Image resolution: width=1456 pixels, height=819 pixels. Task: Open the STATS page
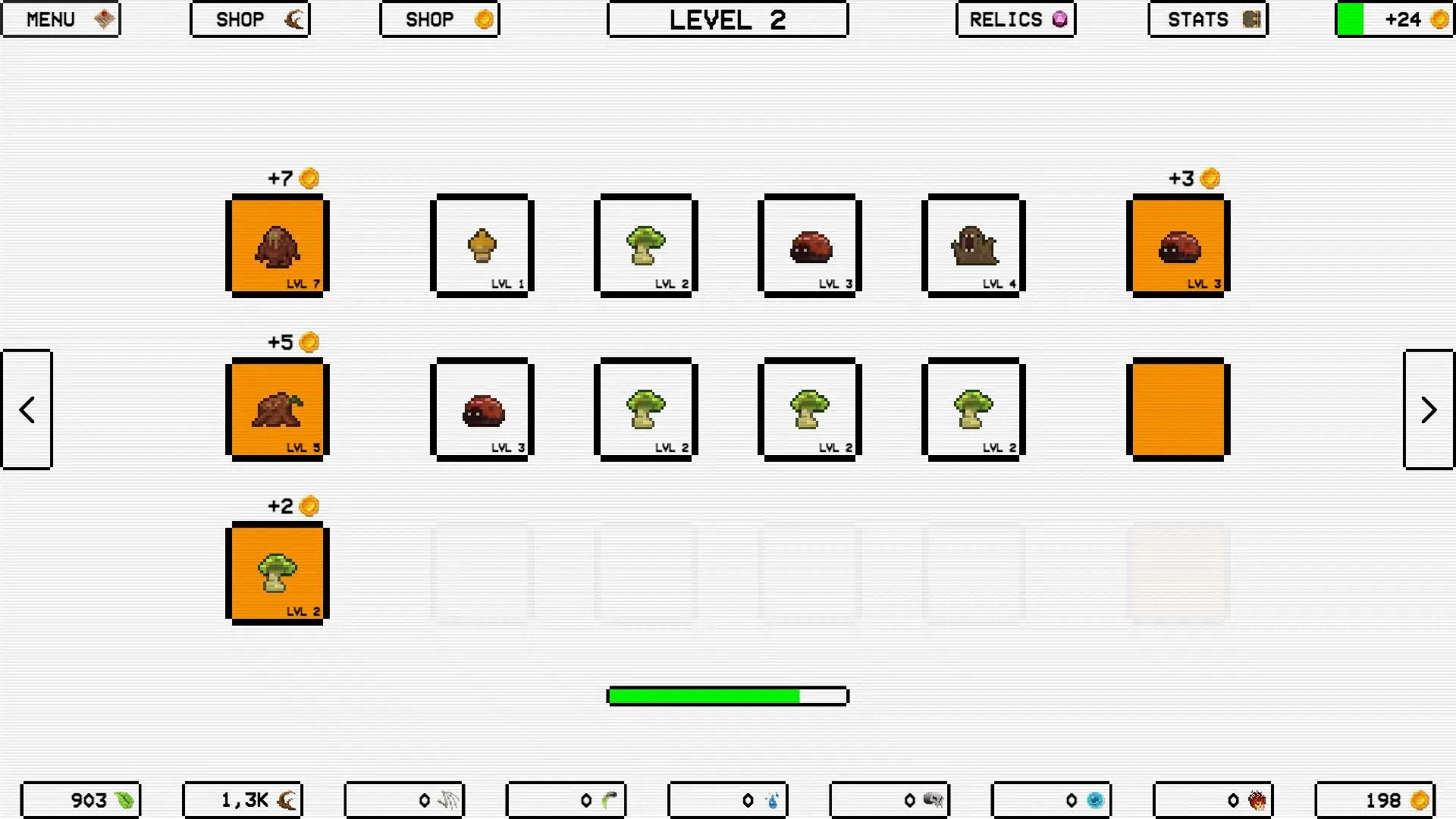point(1207,19)
